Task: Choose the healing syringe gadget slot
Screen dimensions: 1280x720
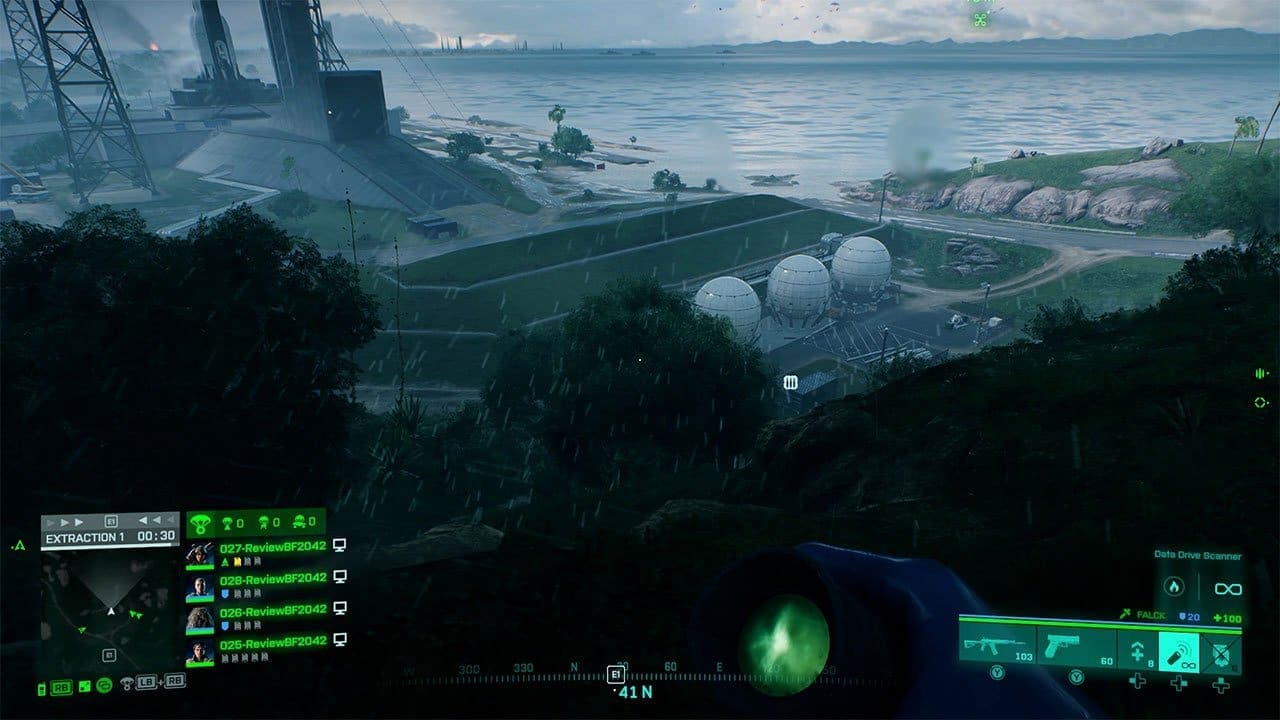Action: click(x=1137, y=650)
